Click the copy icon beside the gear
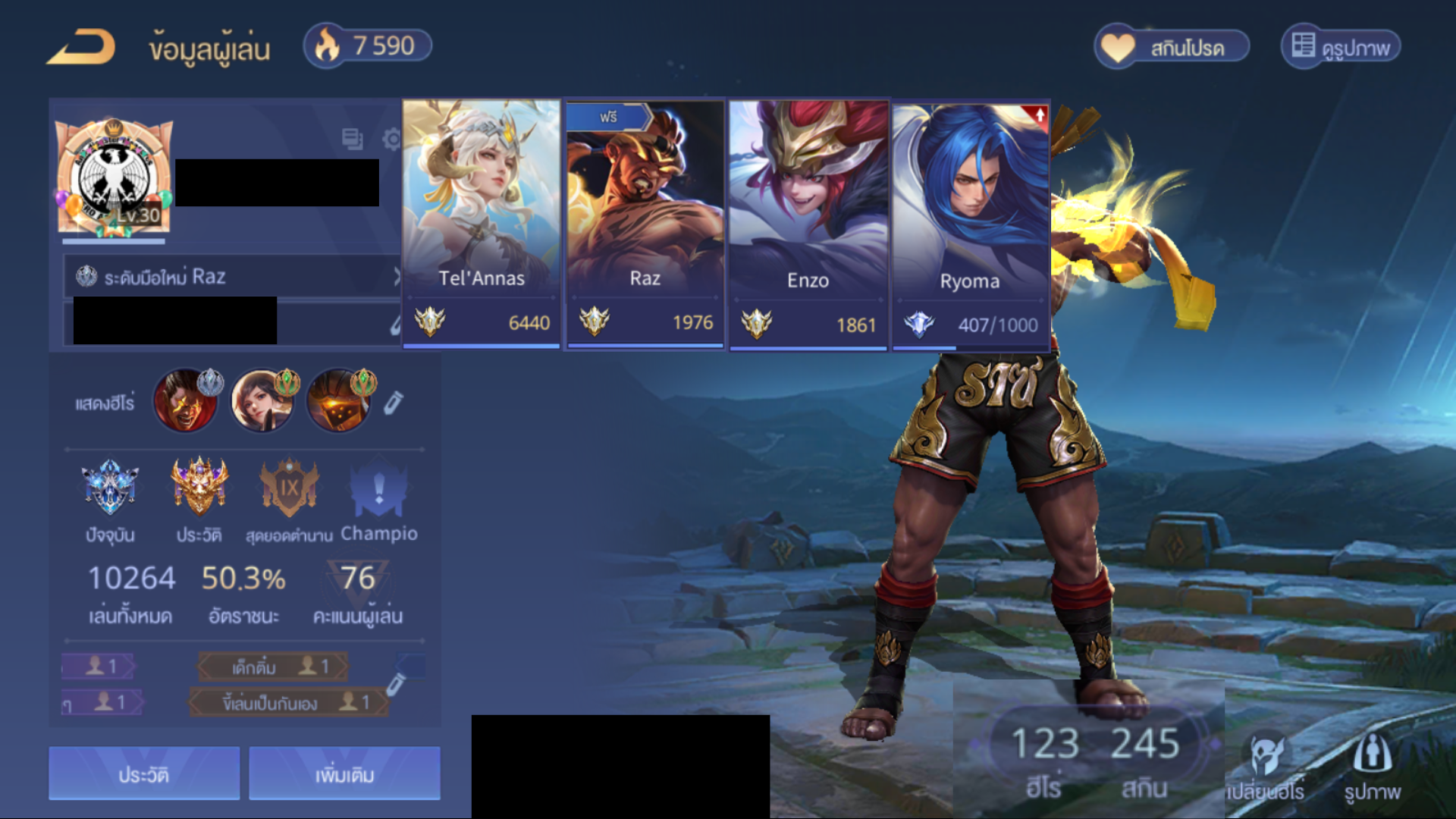 (352, 140)
